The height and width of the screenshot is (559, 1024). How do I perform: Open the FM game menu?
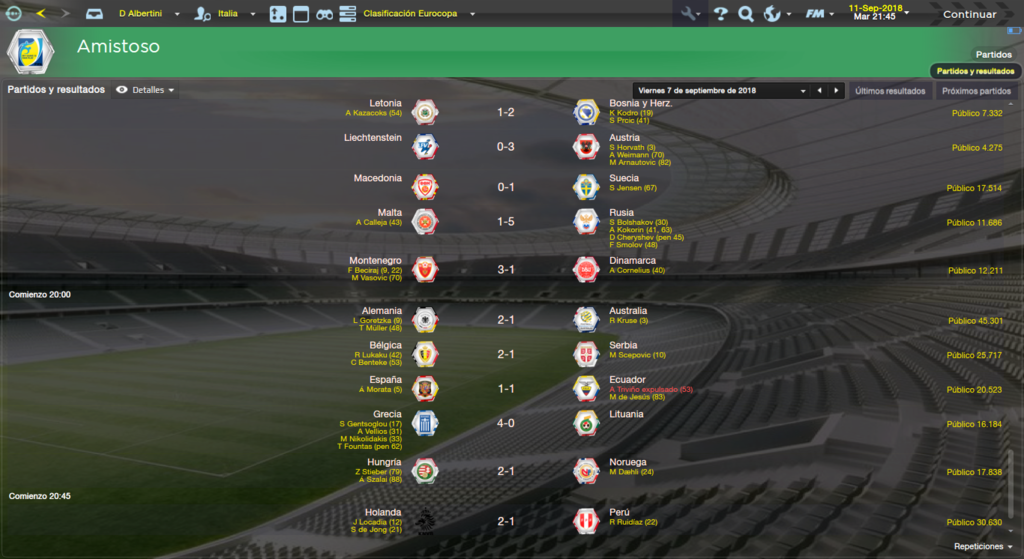[x=819, y=14]
